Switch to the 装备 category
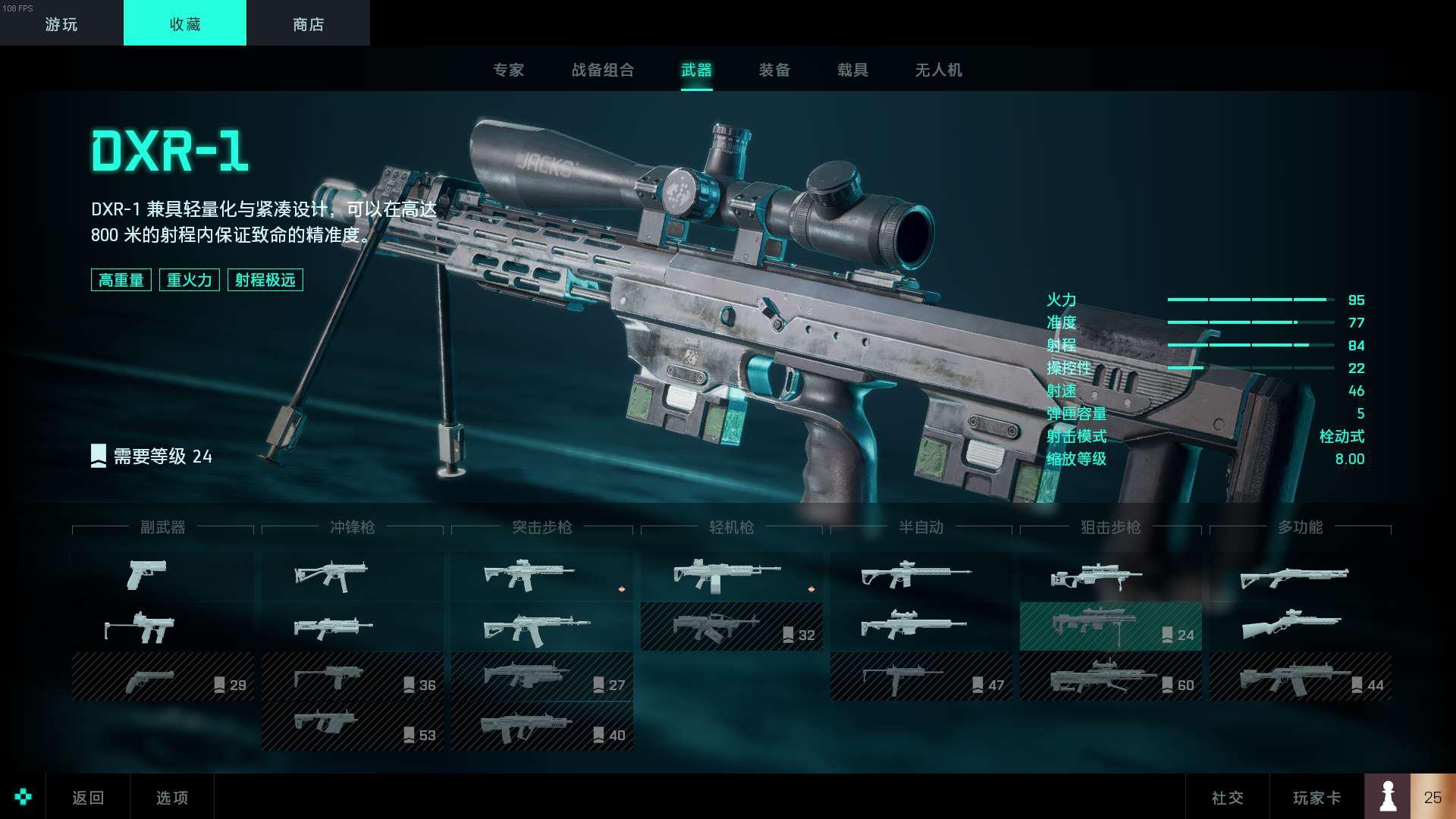 774,71
